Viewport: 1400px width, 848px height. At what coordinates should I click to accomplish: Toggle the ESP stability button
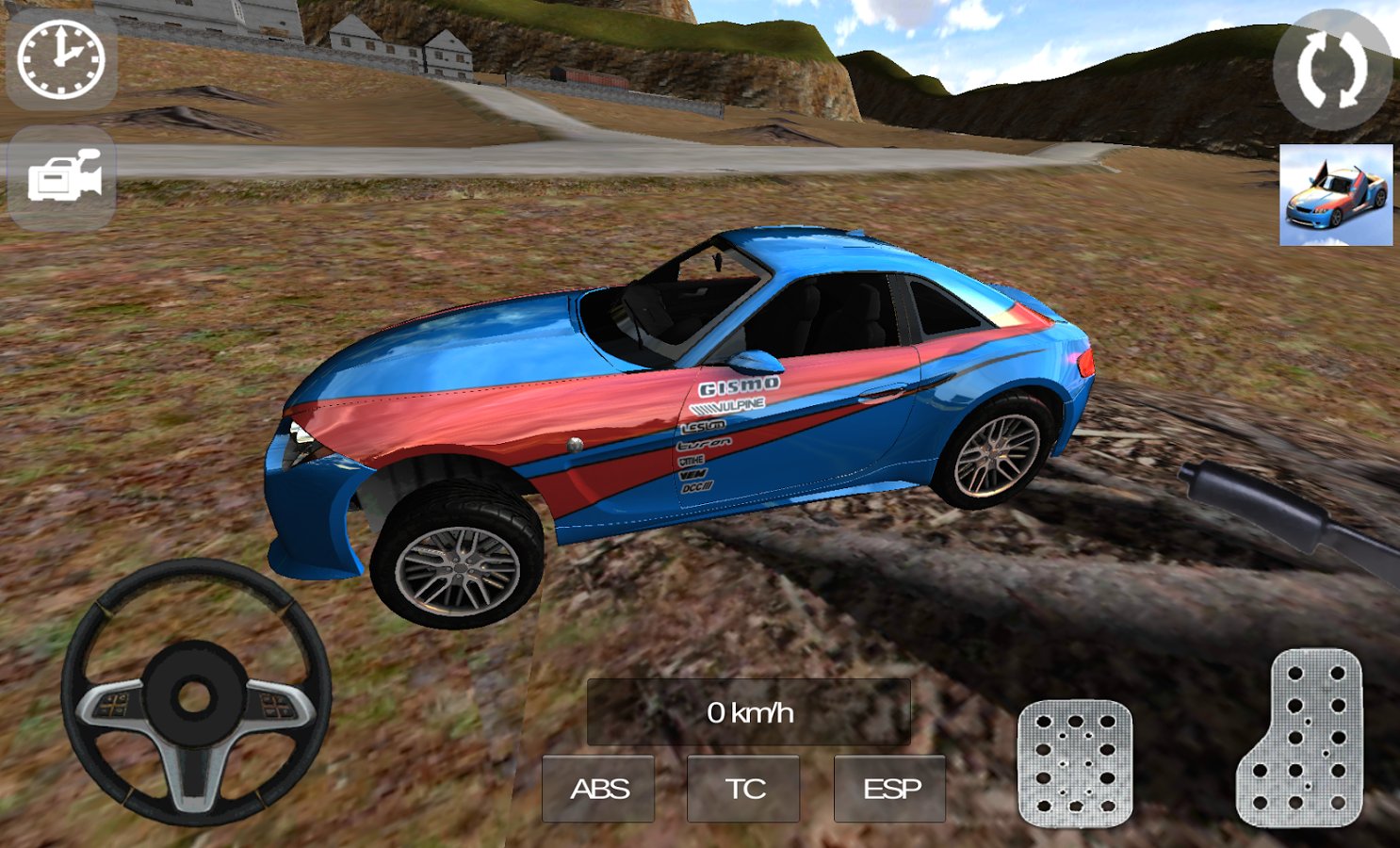(889, 789)
